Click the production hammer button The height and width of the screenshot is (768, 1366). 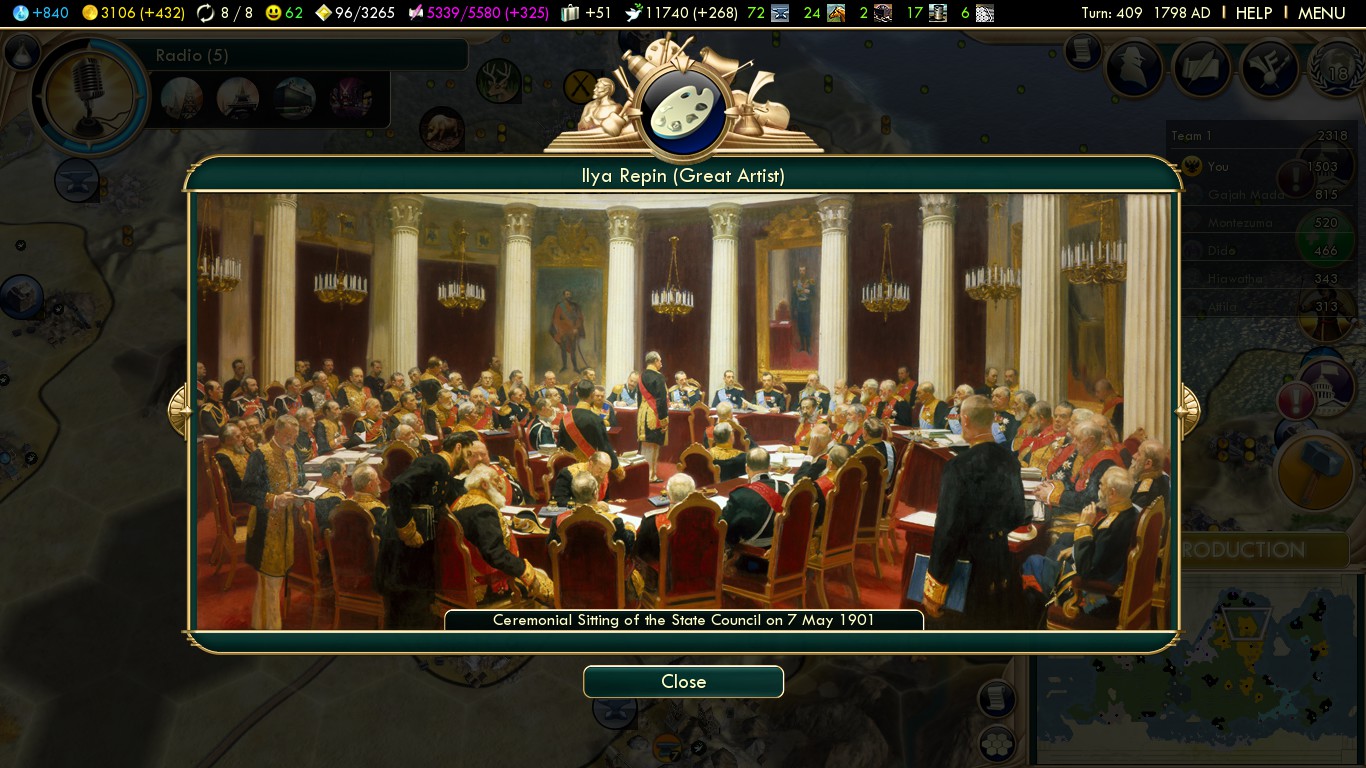[1313, 470]
